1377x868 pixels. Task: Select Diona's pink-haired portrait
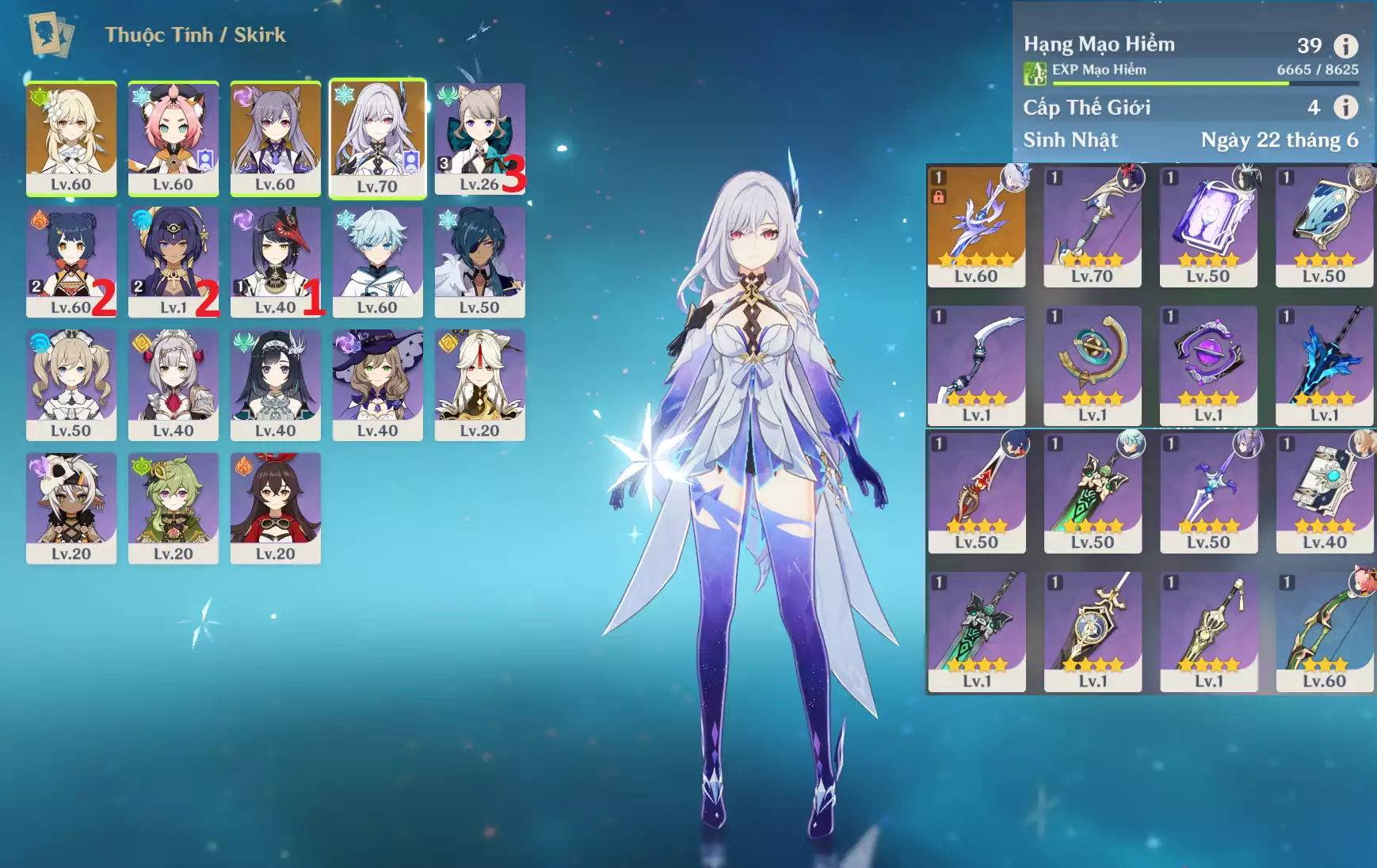coord(174,137)
